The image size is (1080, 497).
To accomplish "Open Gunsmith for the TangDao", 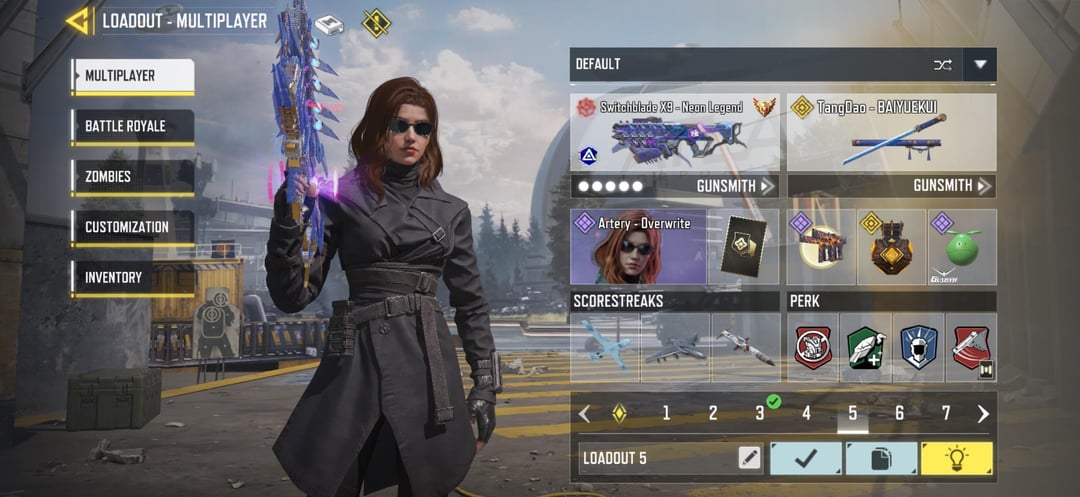I will (952, 186).
